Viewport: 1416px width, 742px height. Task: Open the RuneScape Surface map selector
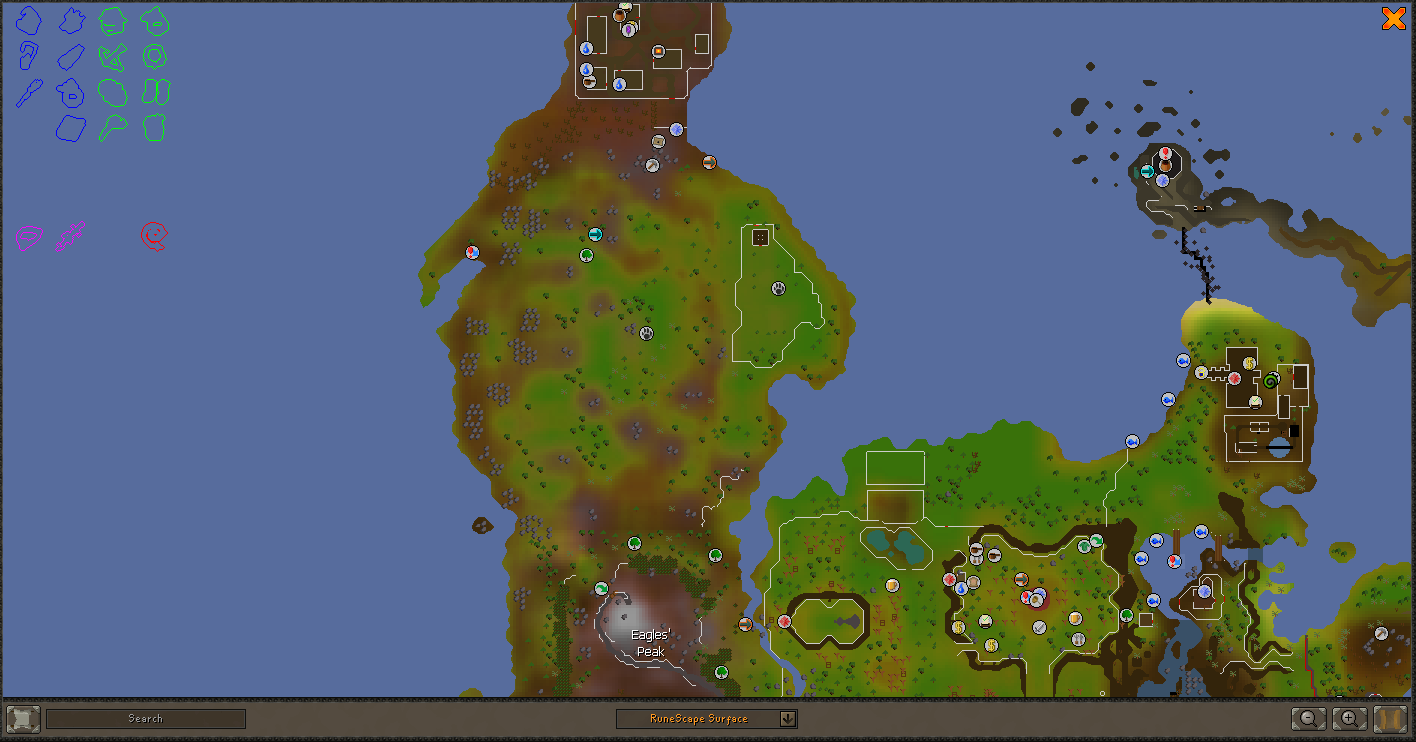pos(707,717)
